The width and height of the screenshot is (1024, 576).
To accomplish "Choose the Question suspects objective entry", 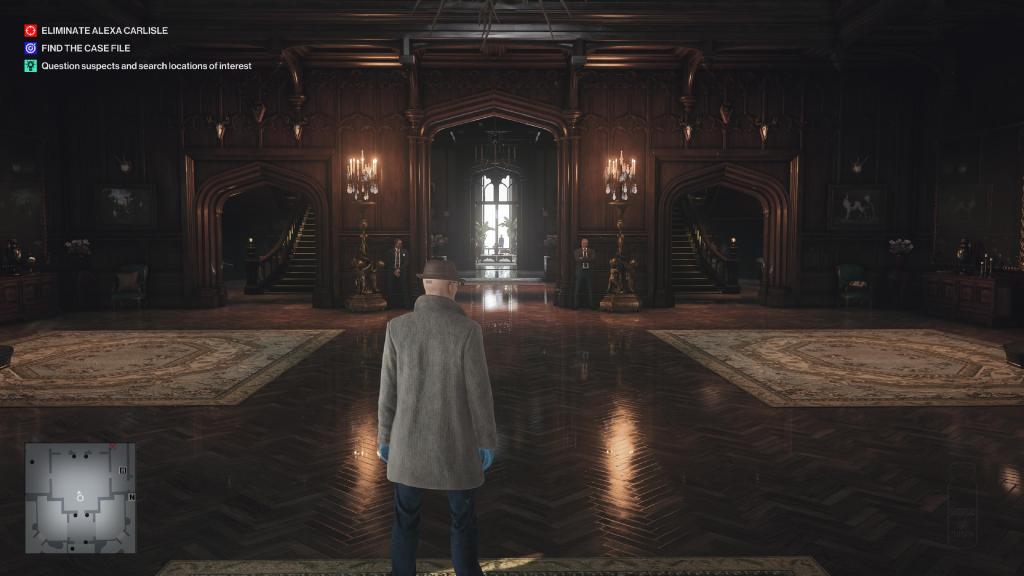I will coord(146,66).
